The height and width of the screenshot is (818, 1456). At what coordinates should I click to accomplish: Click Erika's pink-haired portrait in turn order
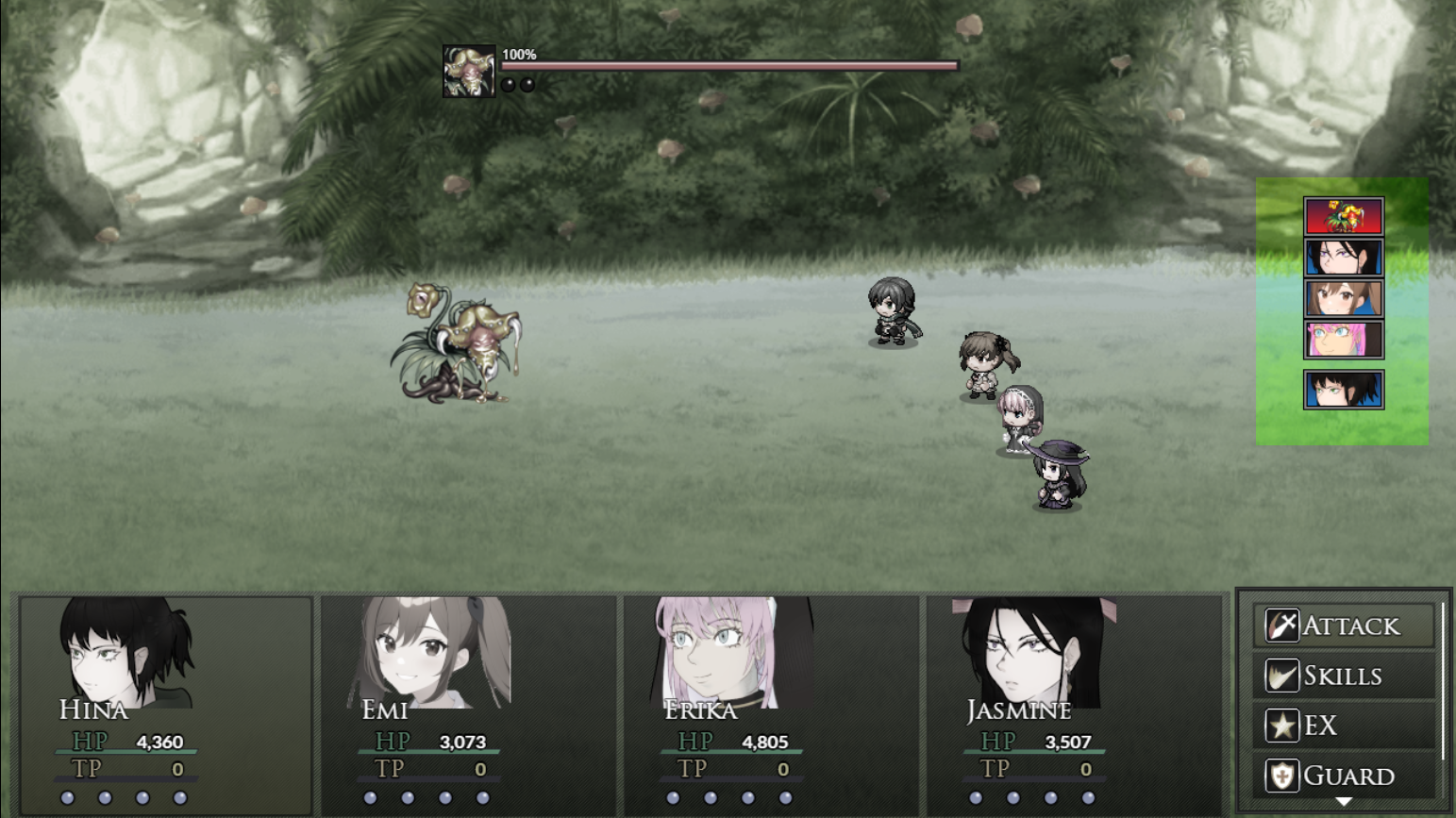pyautogui.click(x=1344, y=338)
